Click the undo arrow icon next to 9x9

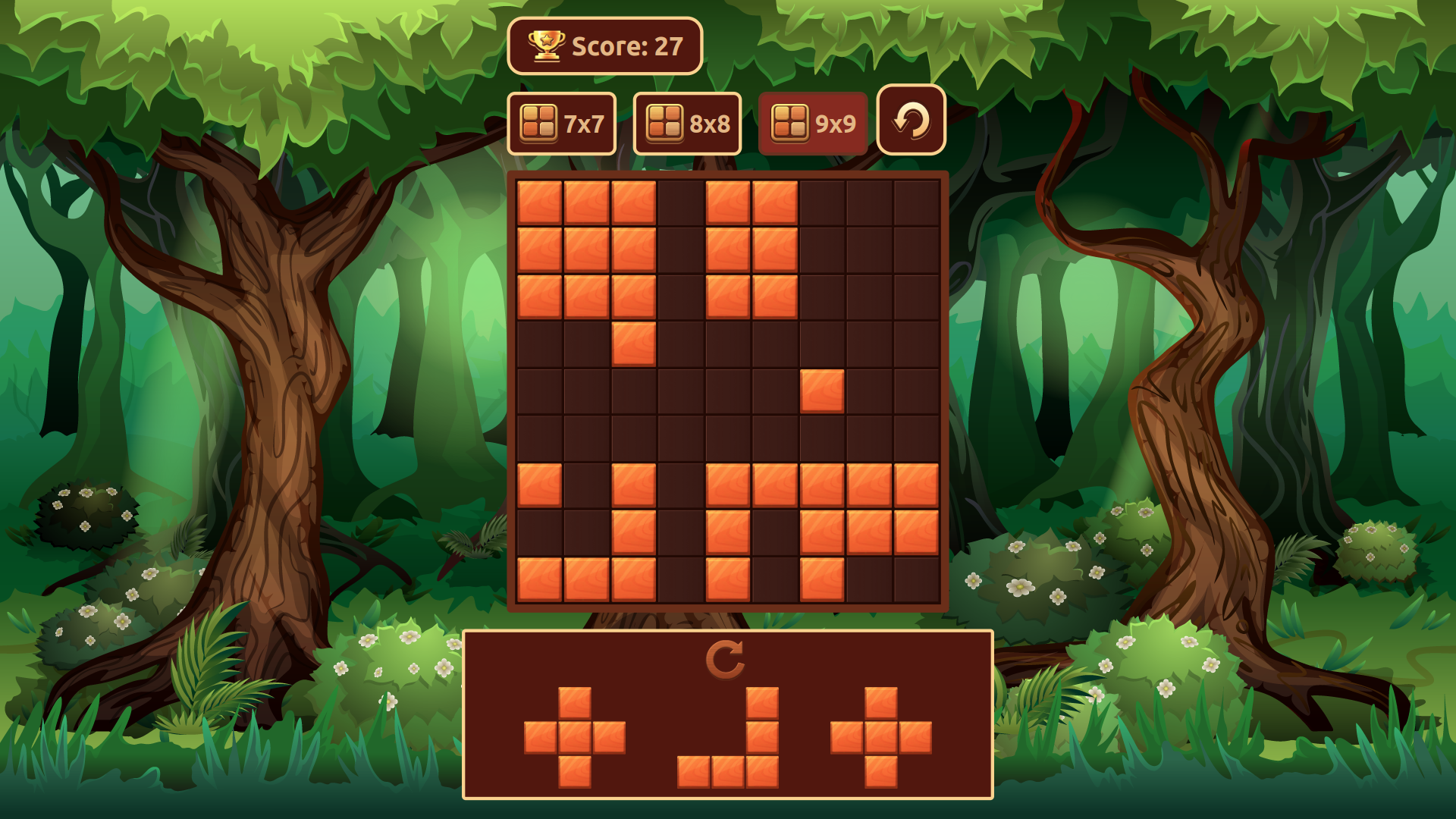pos(910,121)
